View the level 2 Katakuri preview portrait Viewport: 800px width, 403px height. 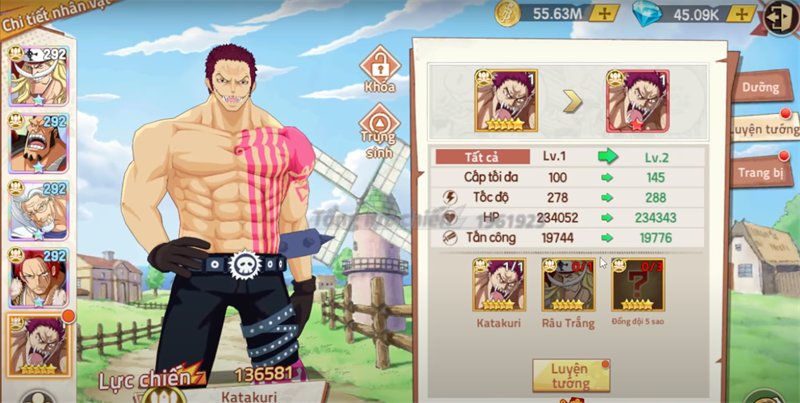click(x=637, y=100)
